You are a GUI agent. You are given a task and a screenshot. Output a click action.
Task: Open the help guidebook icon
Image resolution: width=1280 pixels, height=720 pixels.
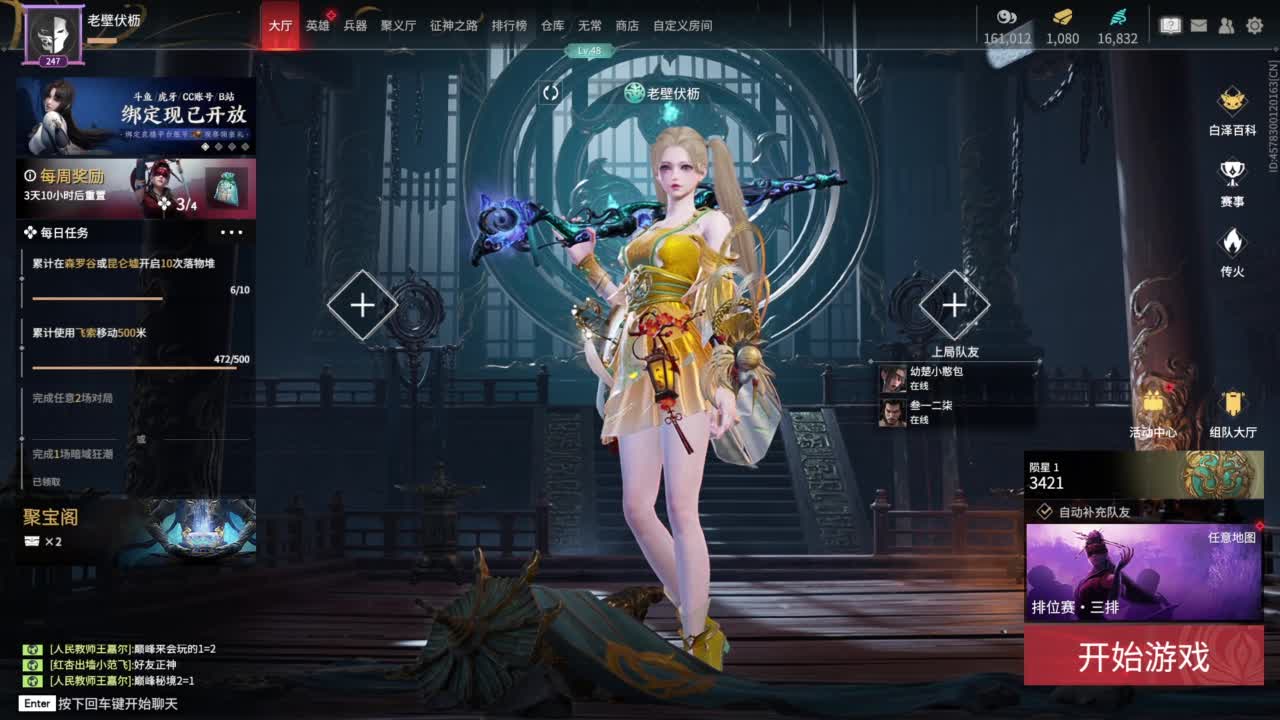point(1171,25)
